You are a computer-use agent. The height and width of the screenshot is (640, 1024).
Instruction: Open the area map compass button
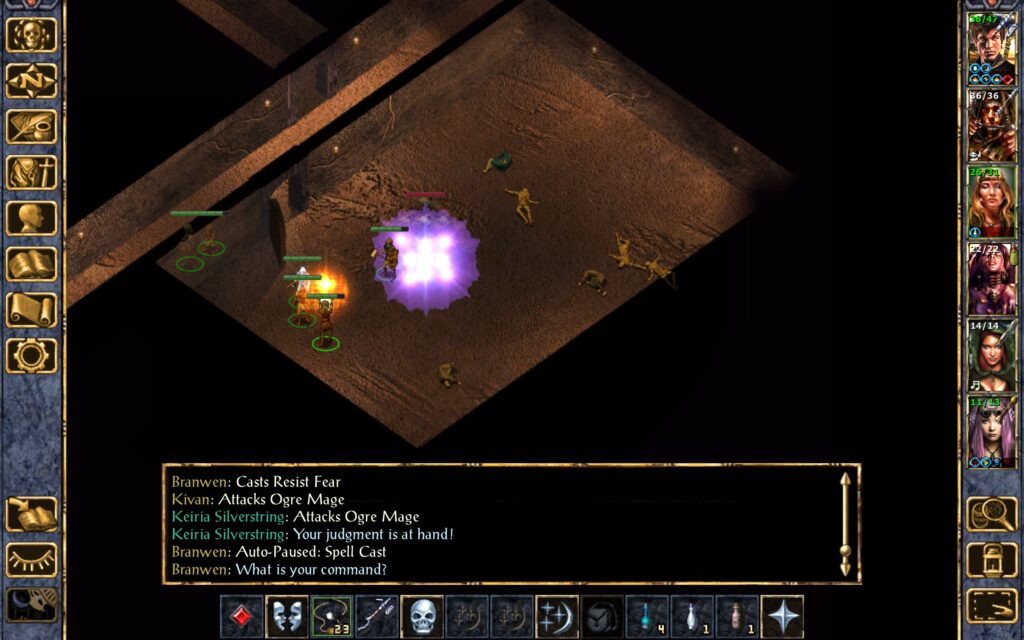[31, 81]
